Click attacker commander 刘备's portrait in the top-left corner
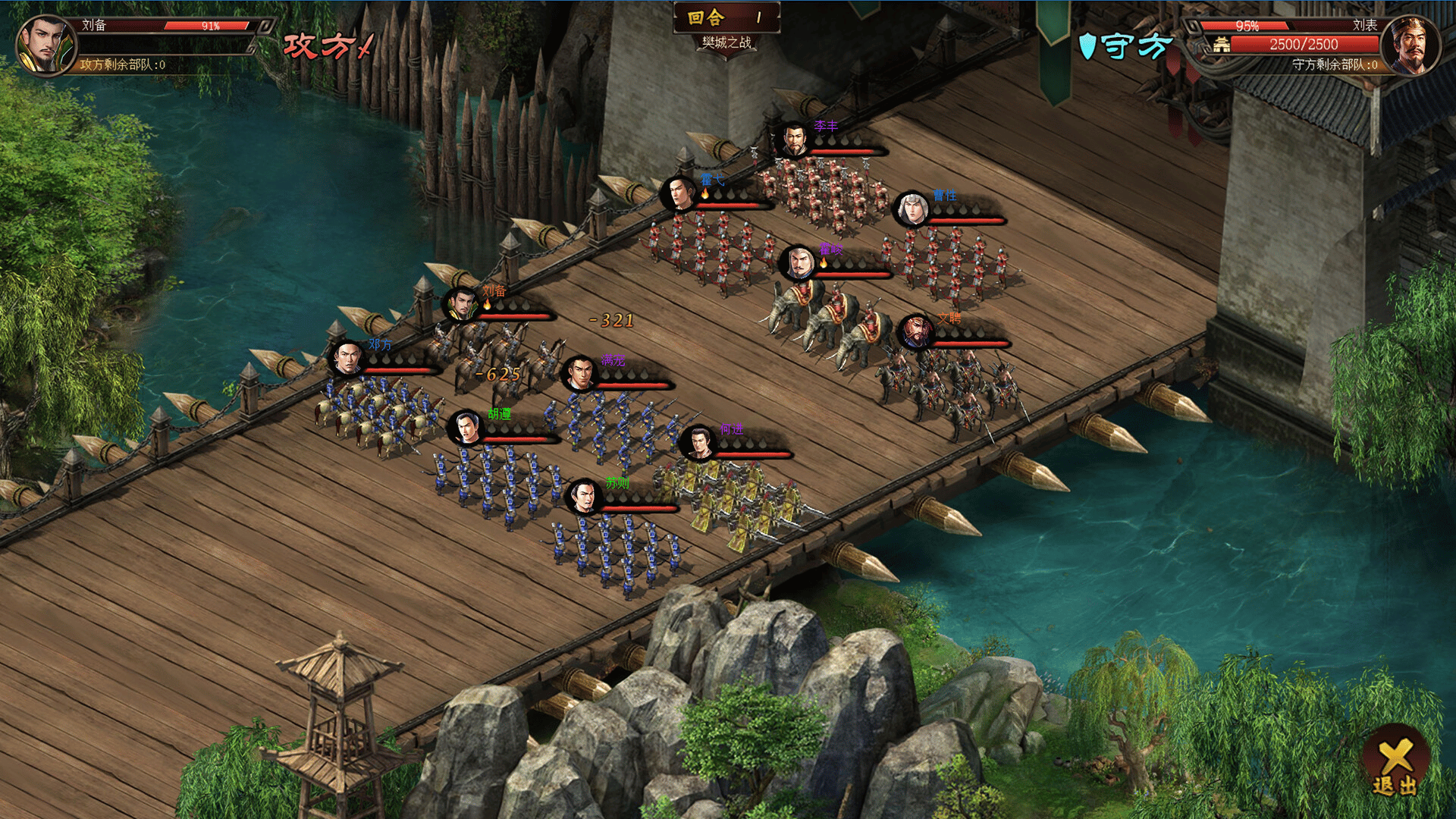The width and height of the screenshot is (1456, 819). click(x=47, y=45)
